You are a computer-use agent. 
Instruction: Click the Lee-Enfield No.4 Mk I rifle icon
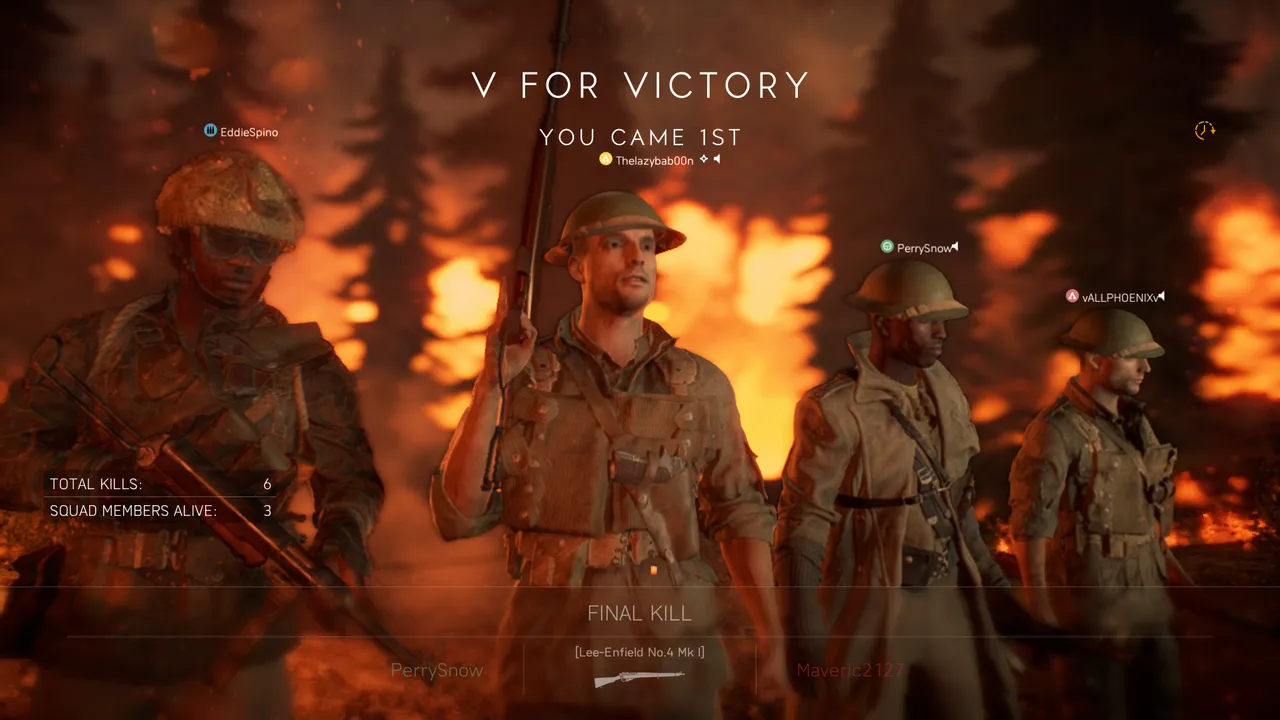click(x=639, y=679)
